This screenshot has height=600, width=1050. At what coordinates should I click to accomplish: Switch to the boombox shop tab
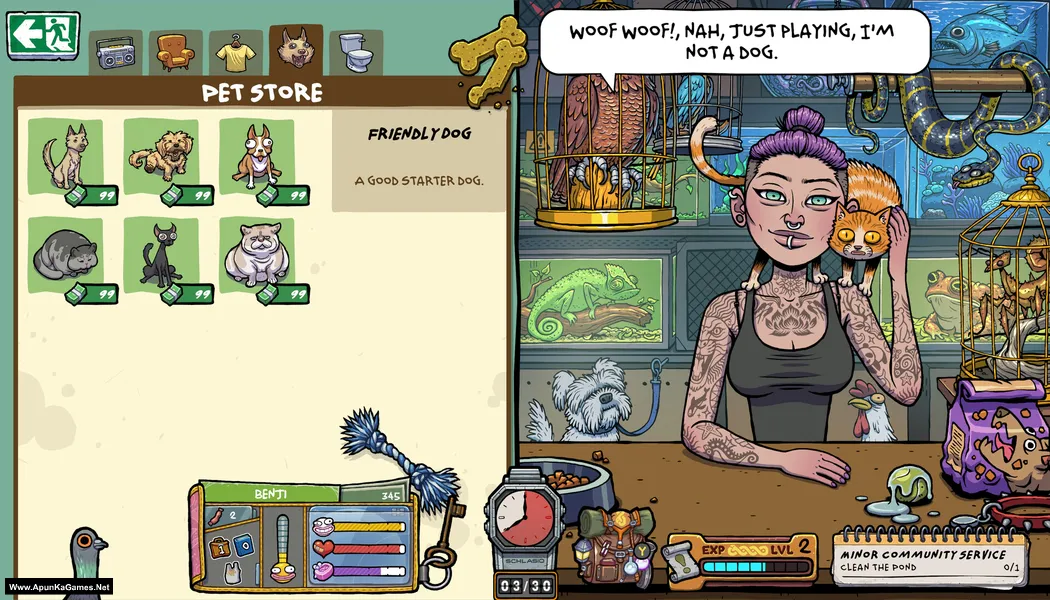(116, 53)
